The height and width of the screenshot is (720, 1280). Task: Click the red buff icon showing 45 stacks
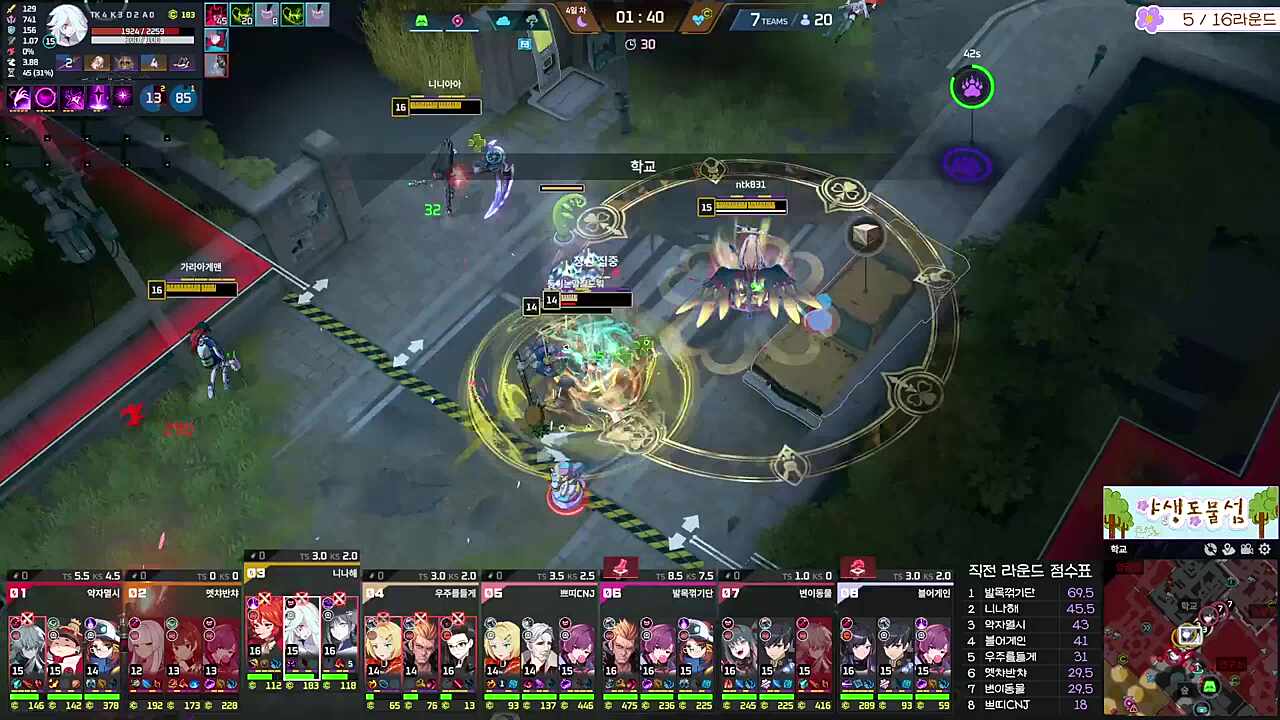(215, 16)
